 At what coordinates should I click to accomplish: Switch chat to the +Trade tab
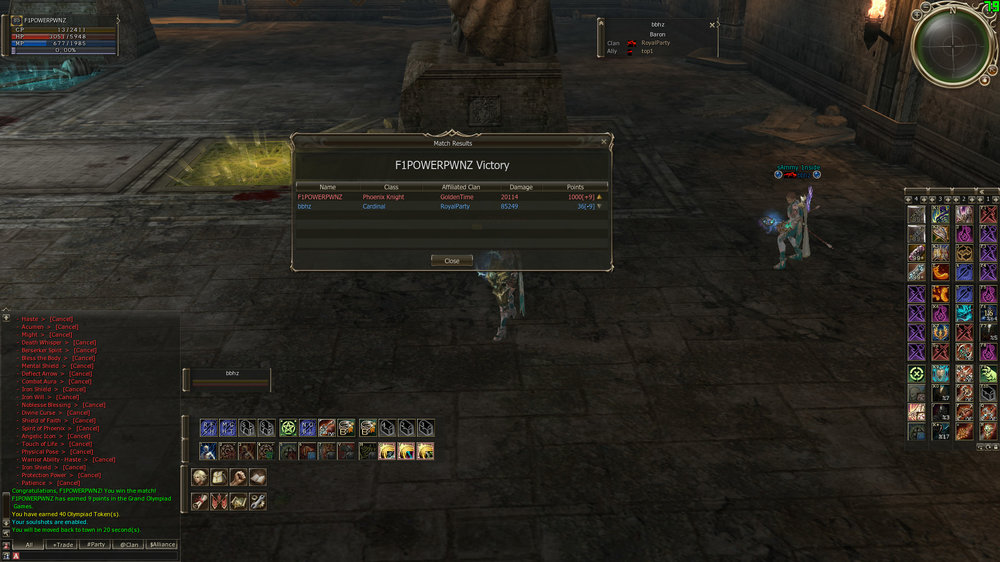tap(62, 544)
